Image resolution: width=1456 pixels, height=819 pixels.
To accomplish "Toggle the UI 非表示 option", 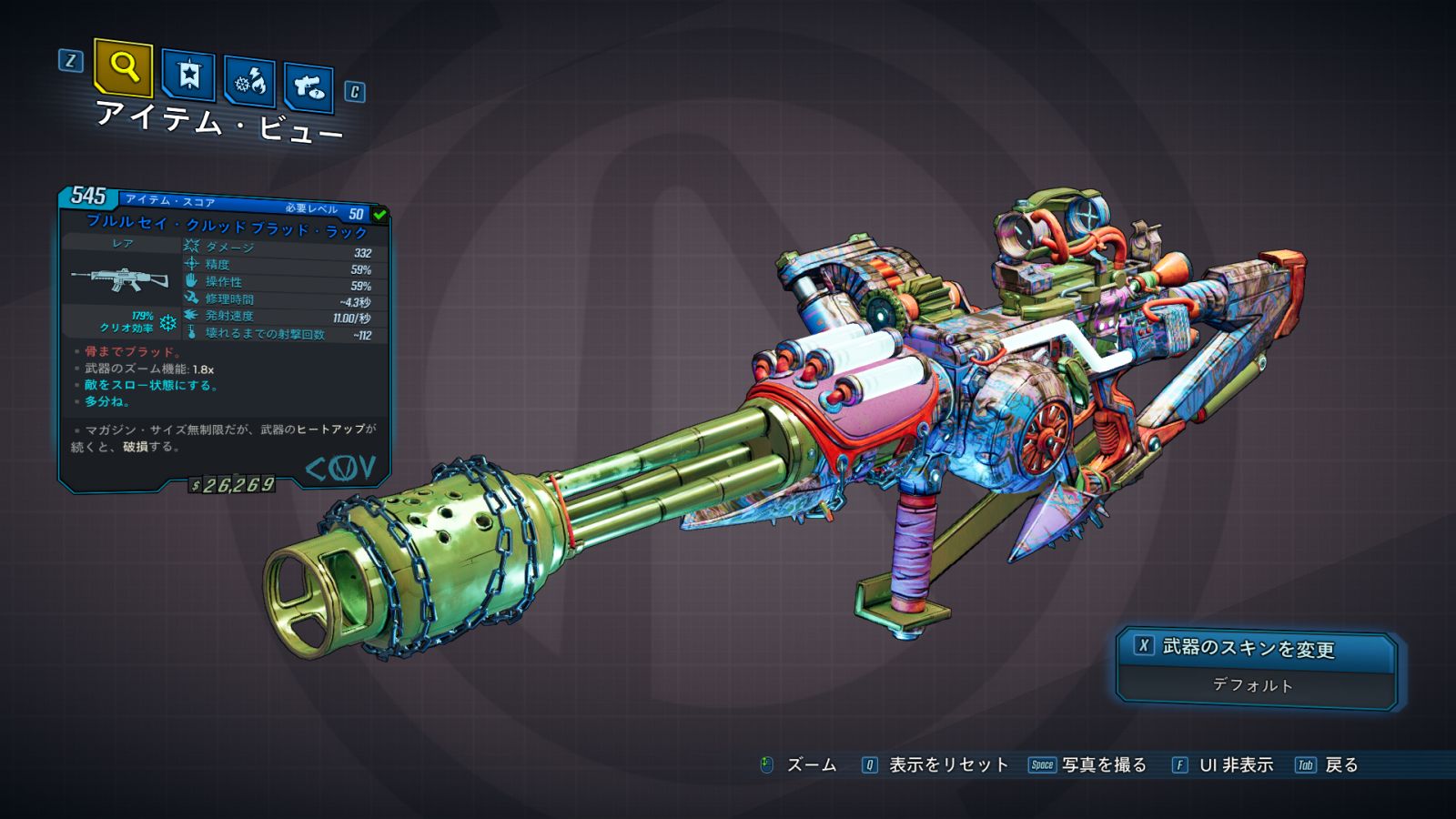I will click(1223, 765).
